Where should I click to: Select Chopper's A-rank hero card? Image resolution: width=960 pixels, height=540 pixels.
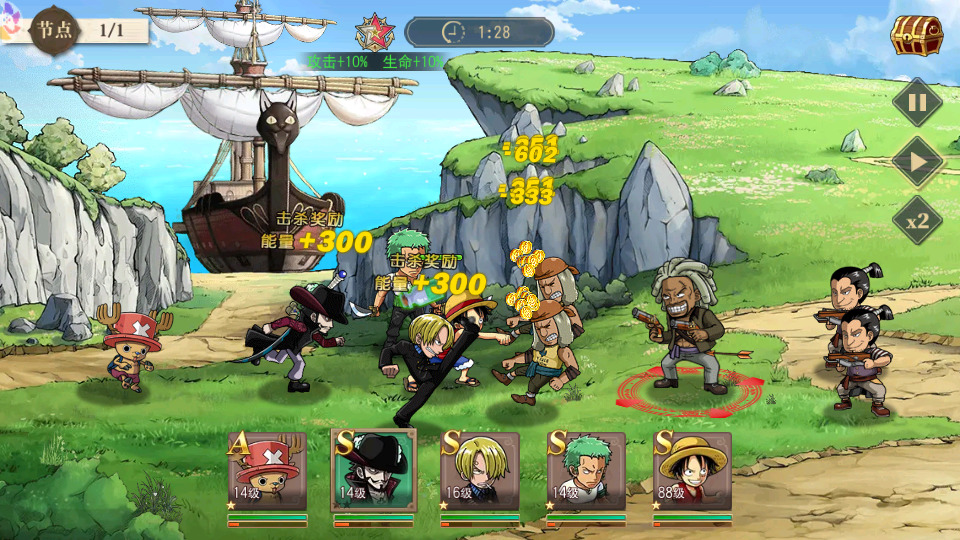pos(266,471)
